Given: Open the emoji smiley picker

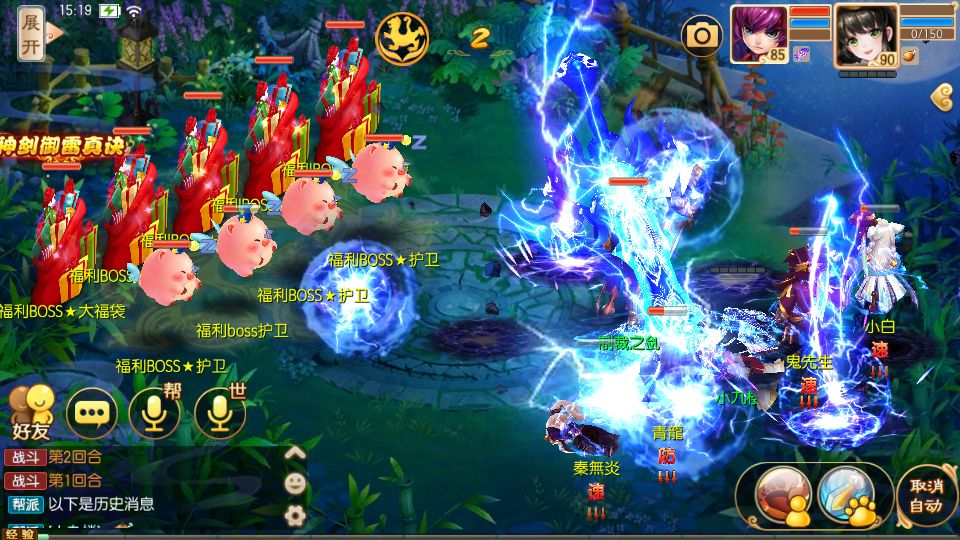Looking at the screenshot, I should click(295, 484).
